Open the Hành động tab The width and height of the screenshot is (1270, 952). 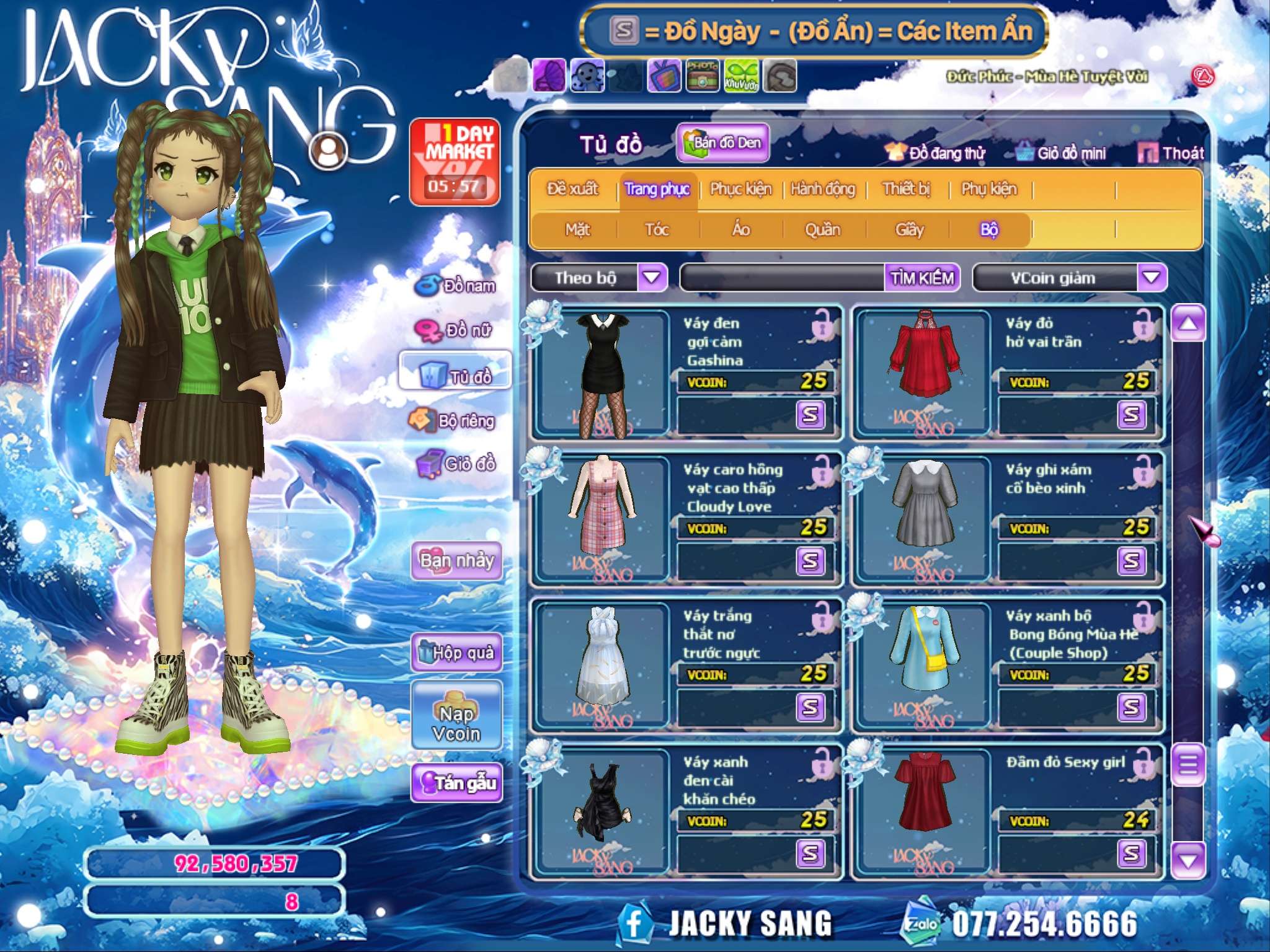(823, 189)
